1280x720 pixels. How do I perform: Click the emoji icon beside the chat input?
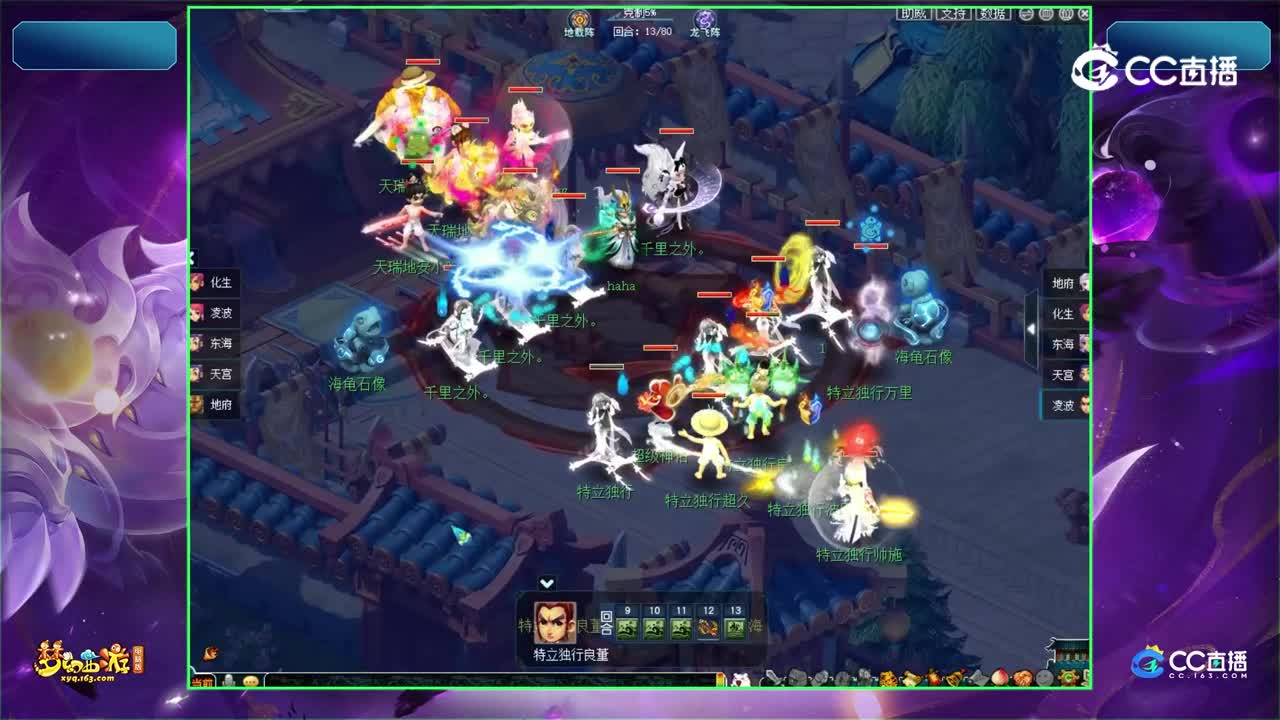(x=251, y=681)
